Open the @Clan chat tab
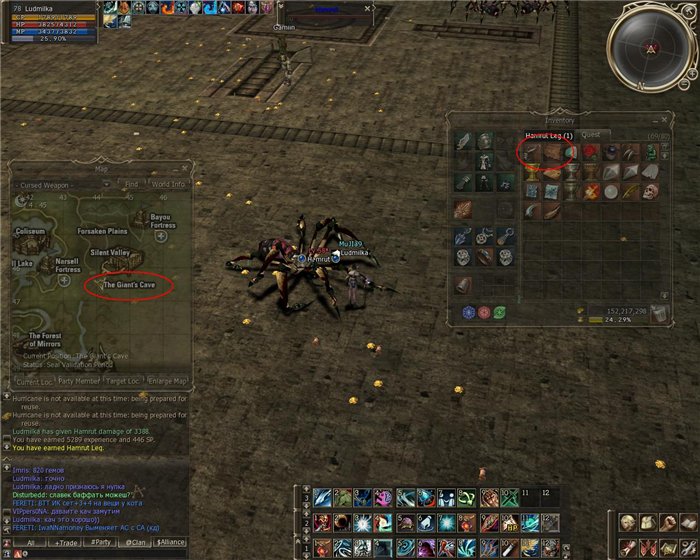Screen dimensions: 700x560 click(133, 542)
